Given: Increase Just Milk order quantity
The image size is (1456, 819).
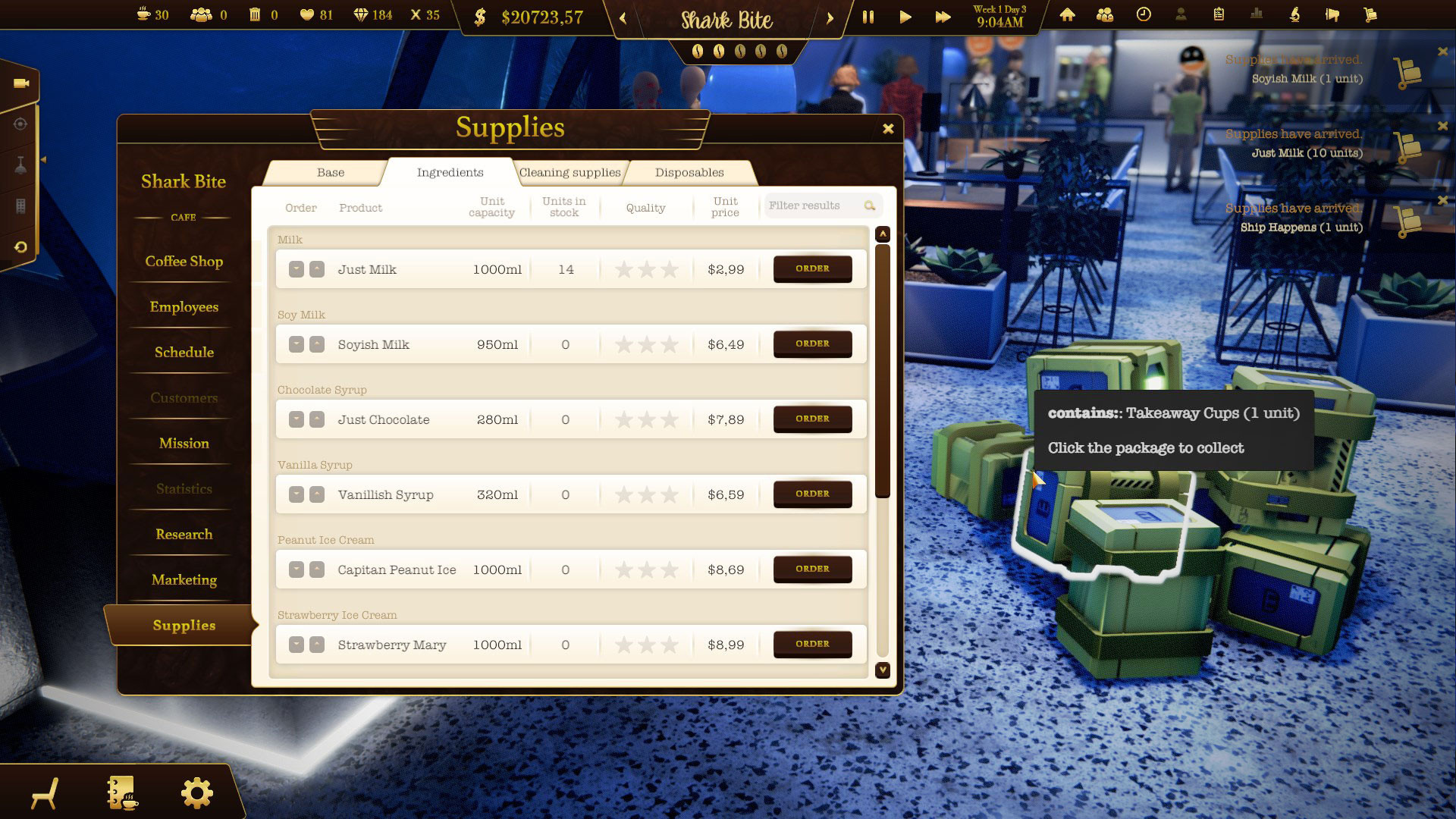Looking at the screenshot, I should 317,269.
